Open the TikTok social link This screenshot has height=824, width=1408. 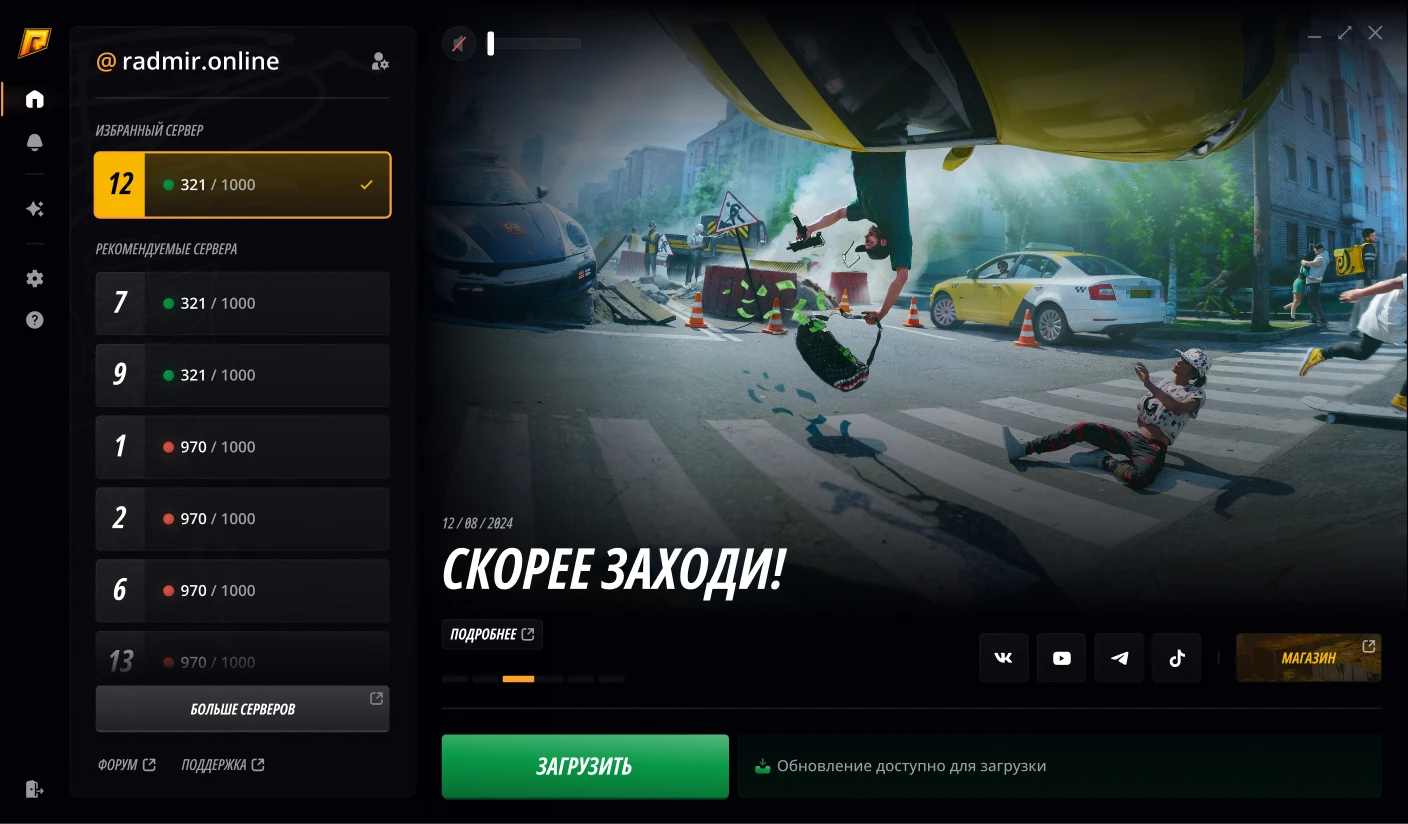pos(1176,658)
